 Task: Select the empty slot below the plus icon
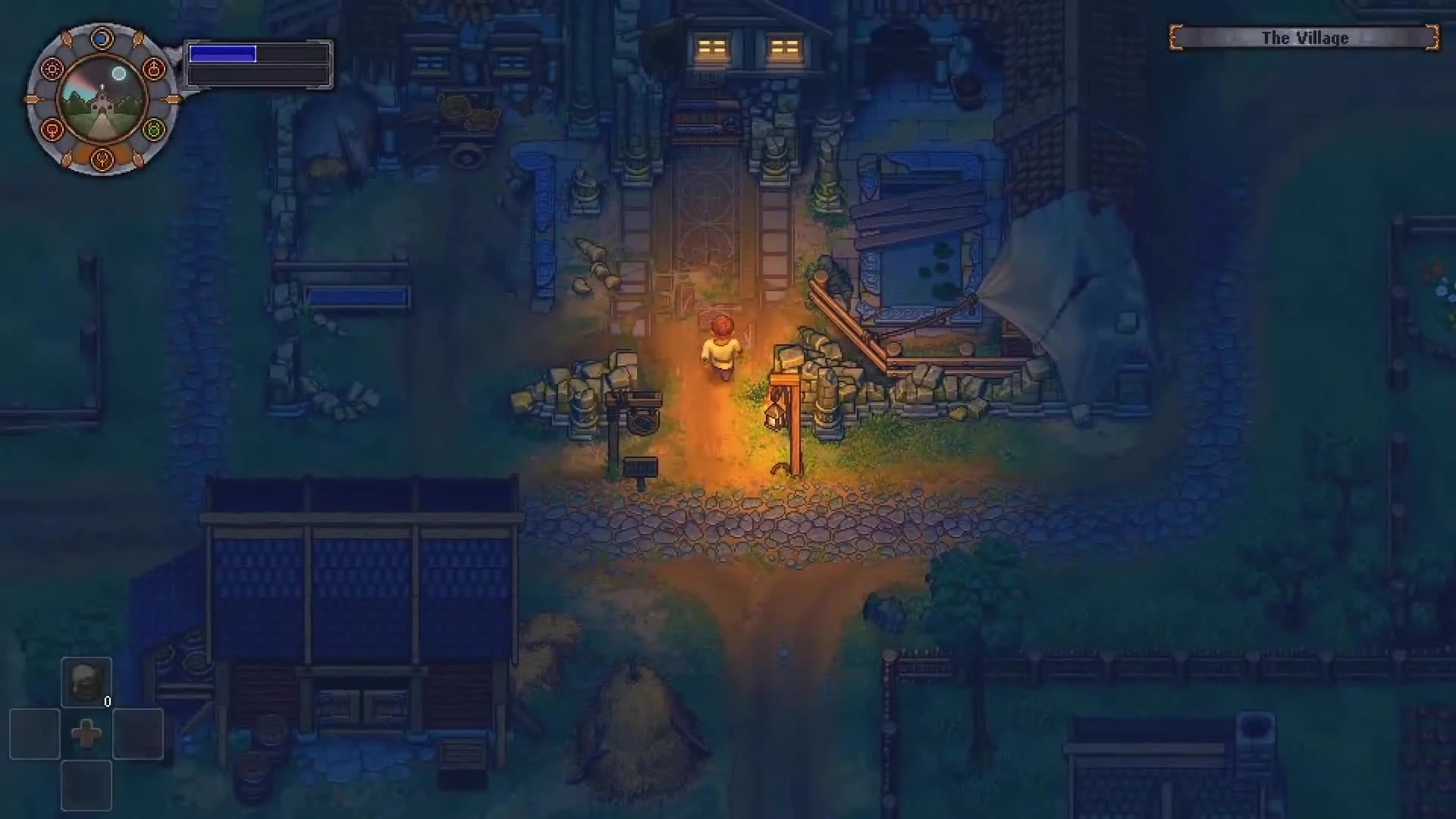click(86, 785)
